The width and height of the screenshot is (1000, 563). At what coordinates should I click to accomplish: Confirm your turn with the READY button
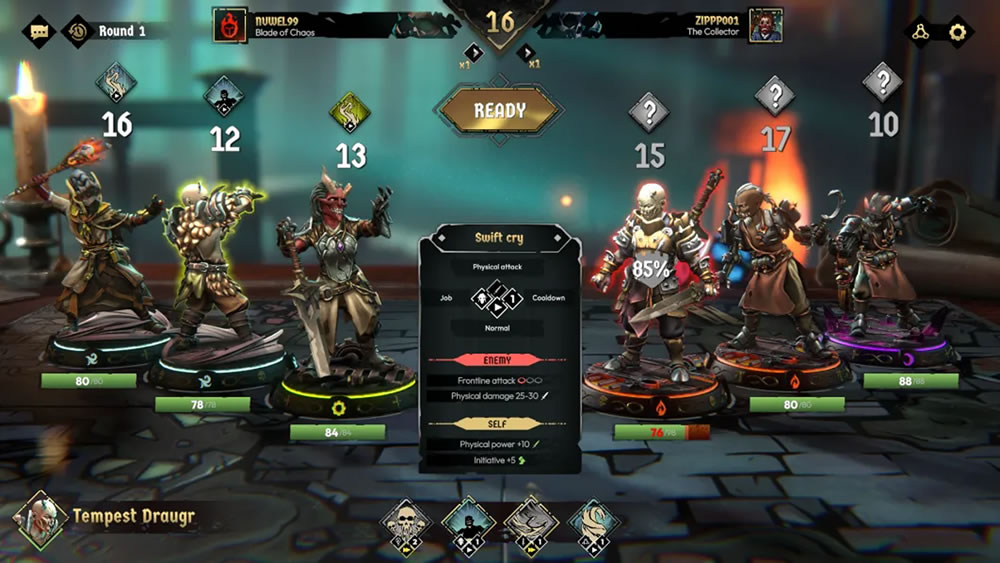tap(500, 111)
